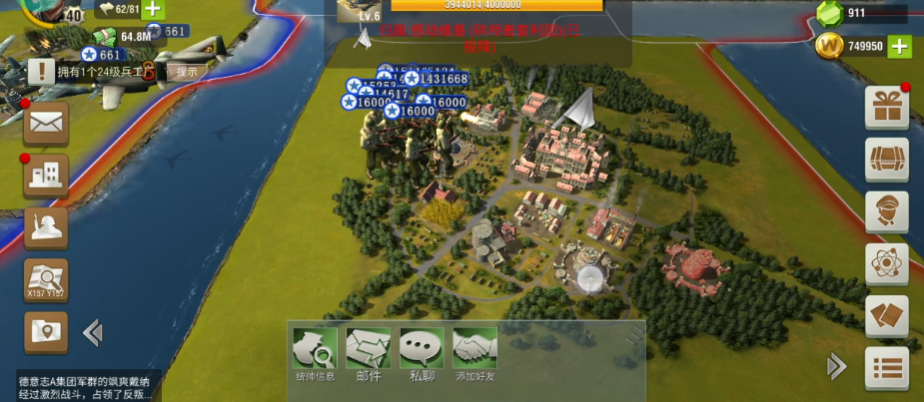This screenshot has width=924, height=402.
Task: Send mail via the 邮件 button
Action: [x=368, y=353]
